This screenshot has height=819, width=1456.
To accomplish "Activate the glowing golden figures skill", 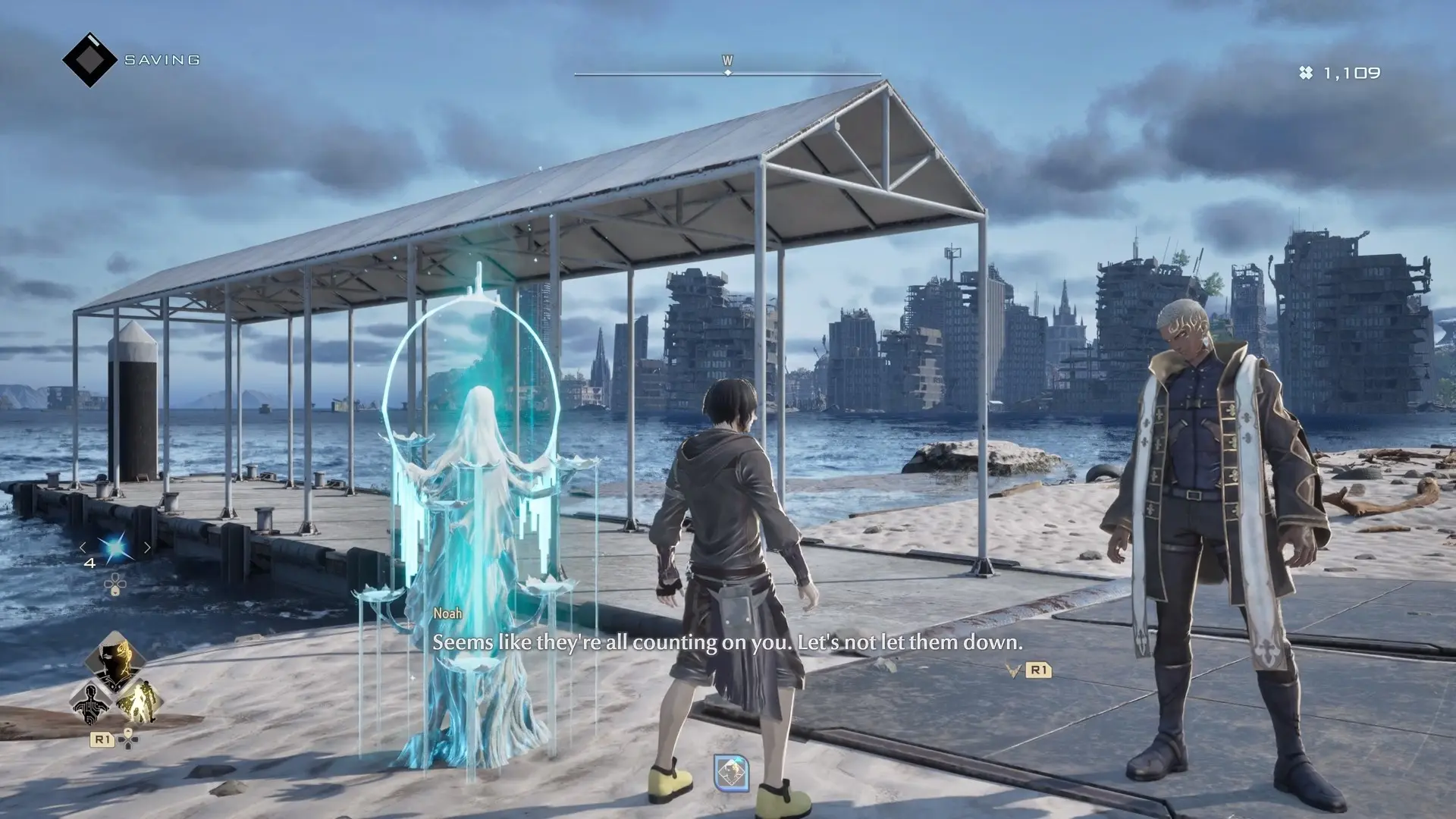I will [x=140, y=701].
